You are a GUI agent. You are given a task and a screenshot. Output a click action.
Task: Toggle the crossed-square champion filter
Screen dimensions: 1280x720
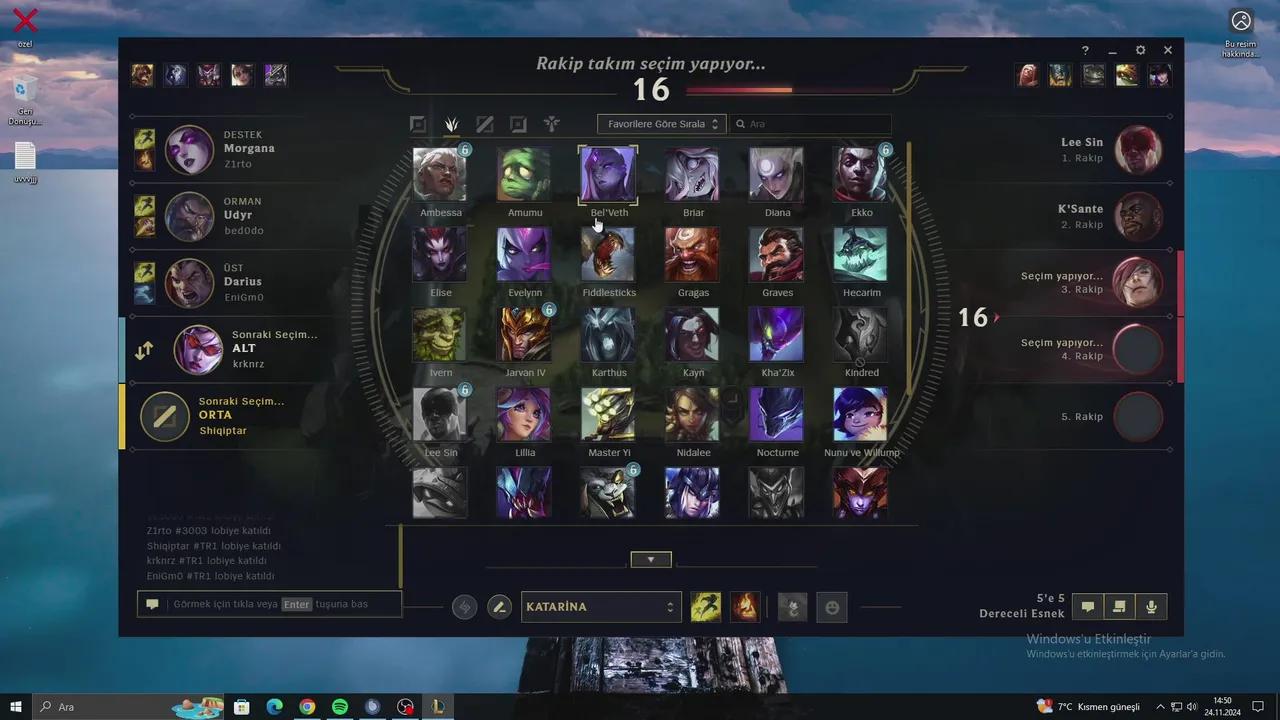[485, 123]
